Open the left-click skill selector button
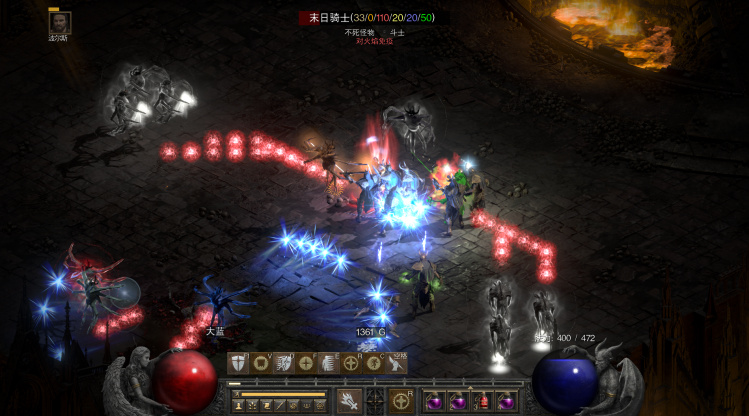This screenshot has height=416, width=749. [349, 401]
